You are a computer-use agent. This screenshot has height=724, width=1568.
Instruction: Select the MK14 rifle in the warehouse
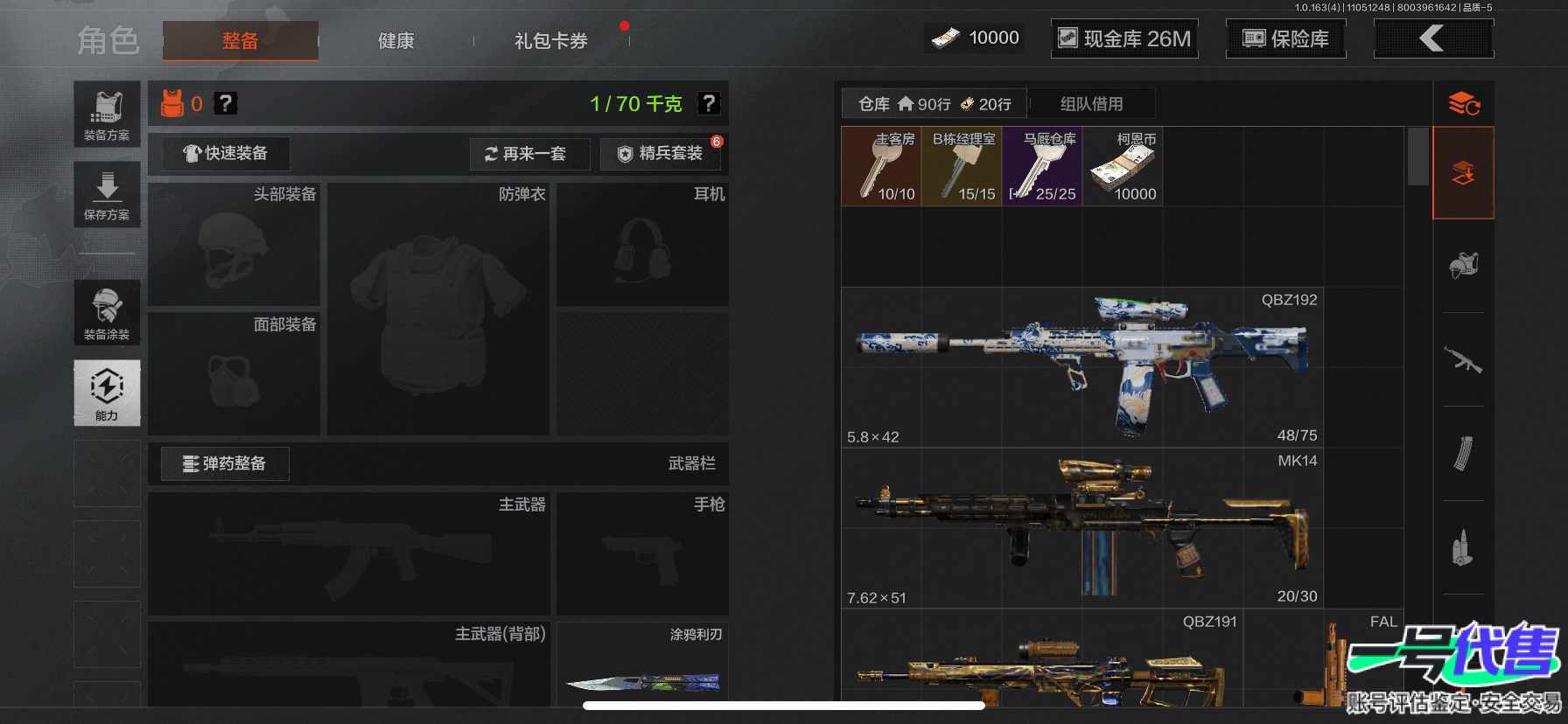pos(1081,528)
